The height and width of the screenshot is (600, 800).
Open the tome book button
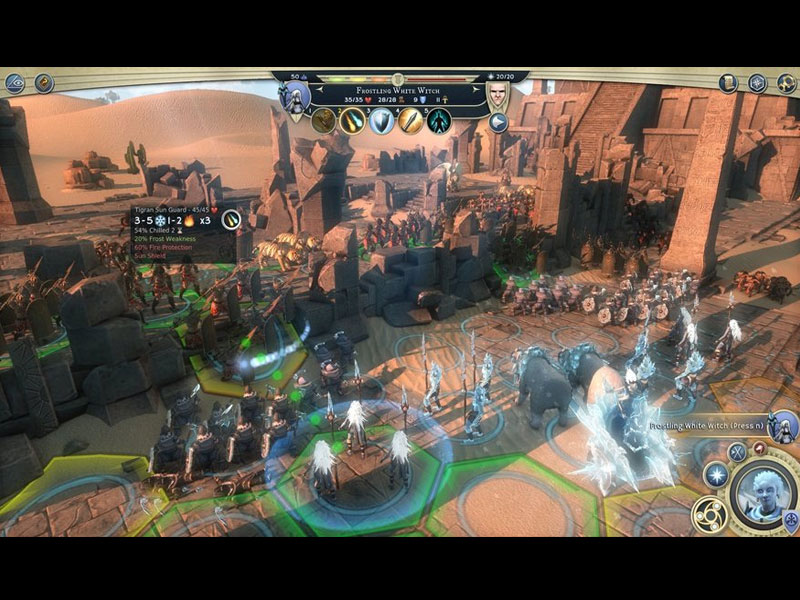point(728,83)
